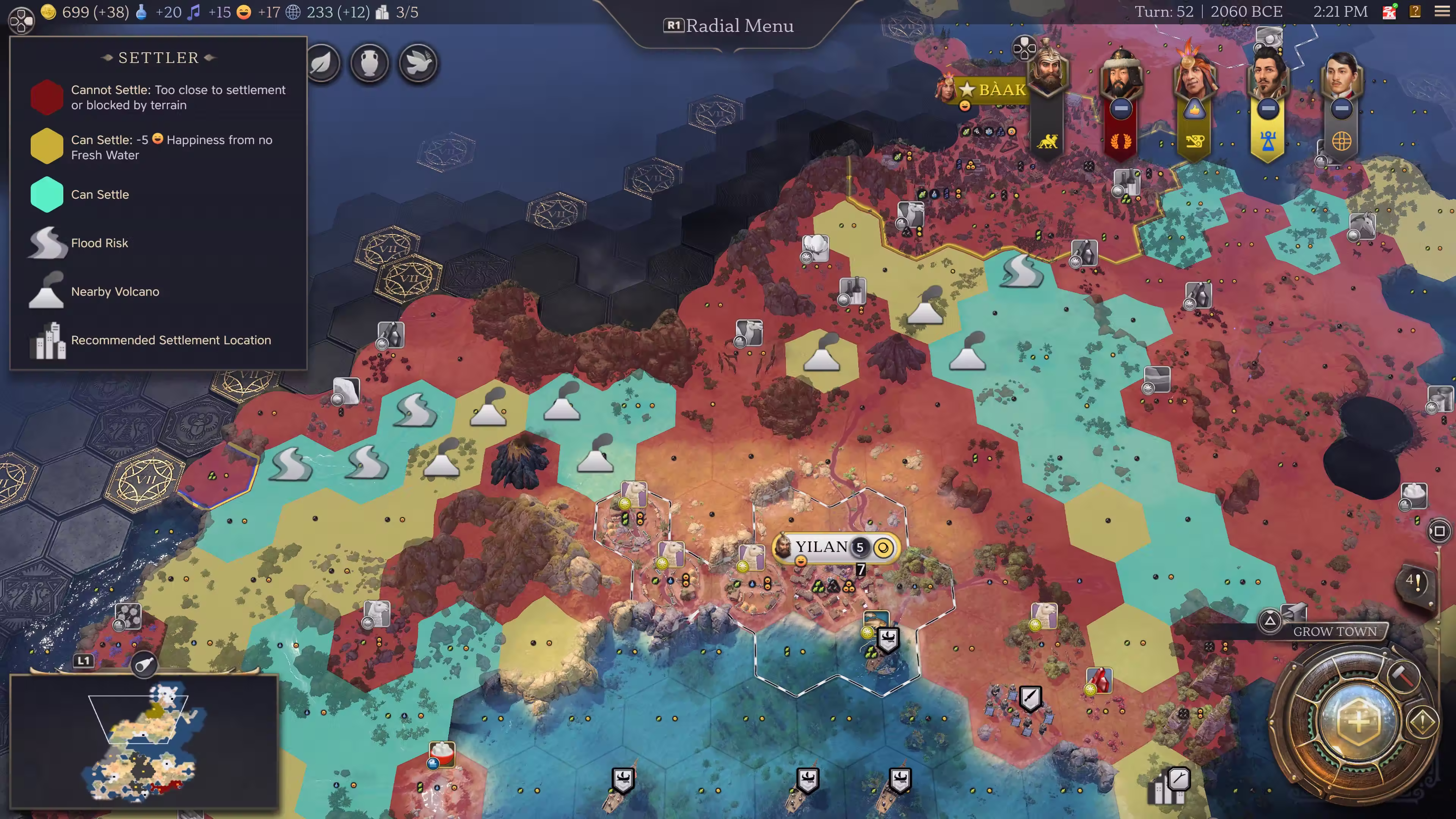
Task: Open the 2K account icon
Action: [1389, 12]
